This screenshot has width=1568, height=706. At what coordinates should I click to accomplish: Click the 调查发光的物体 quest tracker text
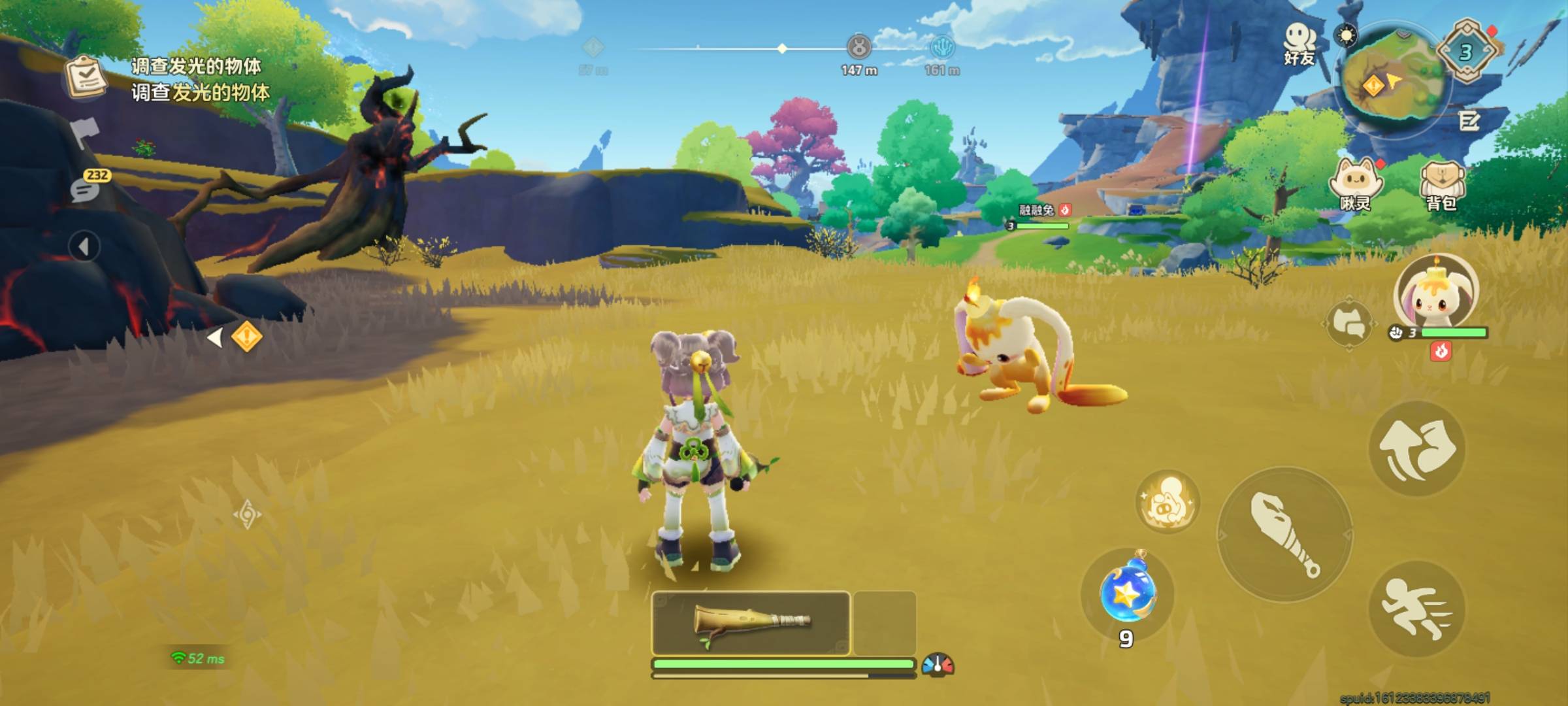(x=200, y=80)
